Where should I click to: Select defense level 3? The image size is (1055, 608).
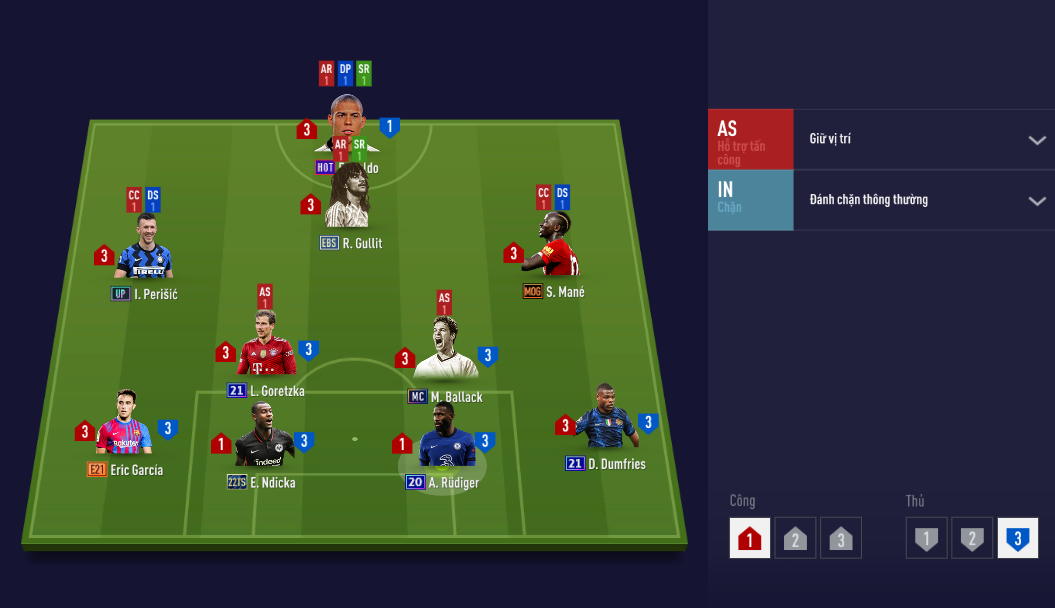coord(1017,539)
